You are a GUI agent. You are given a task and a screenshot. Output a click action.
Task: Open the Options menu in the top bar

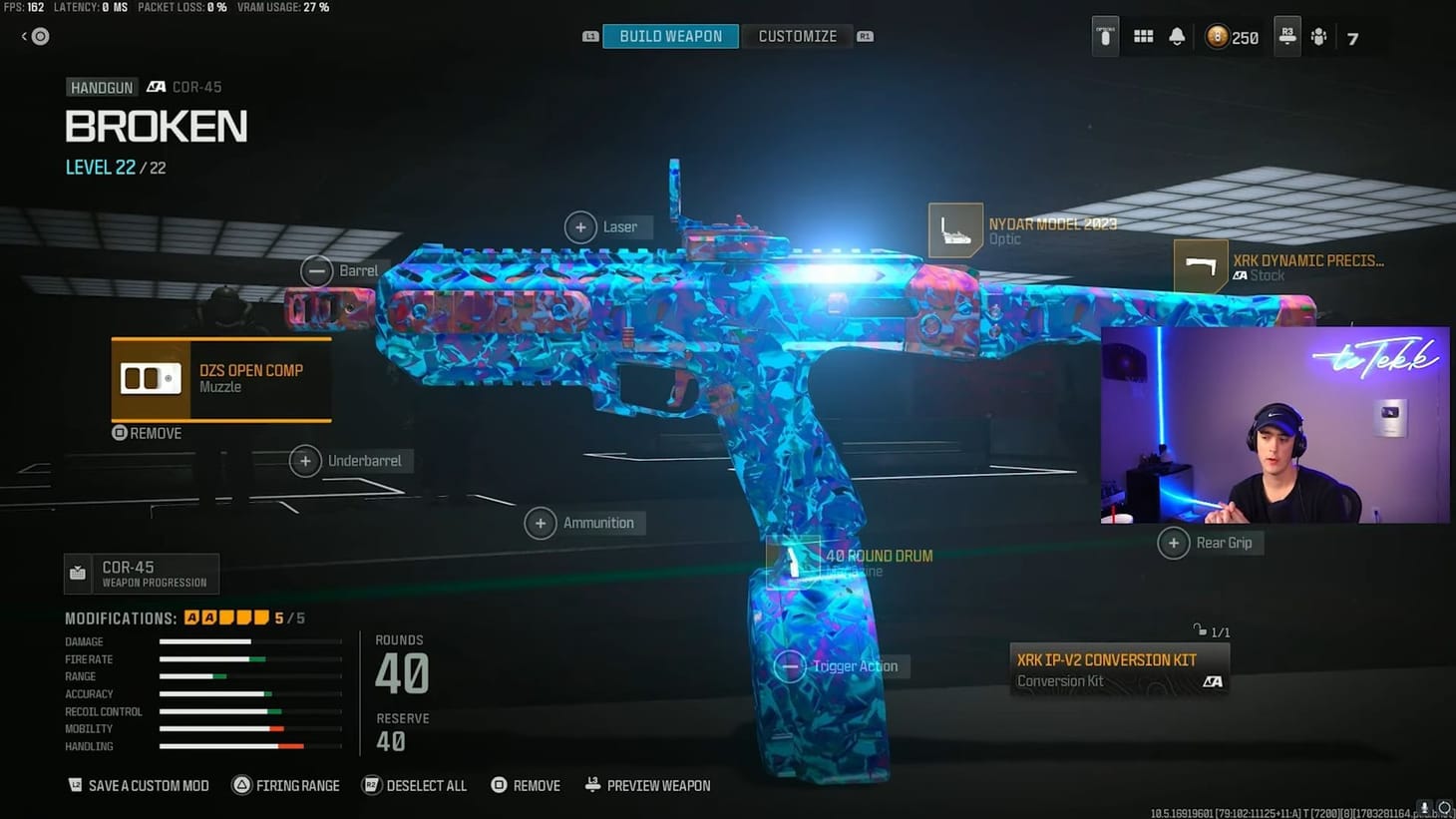tap(1104, 36)
